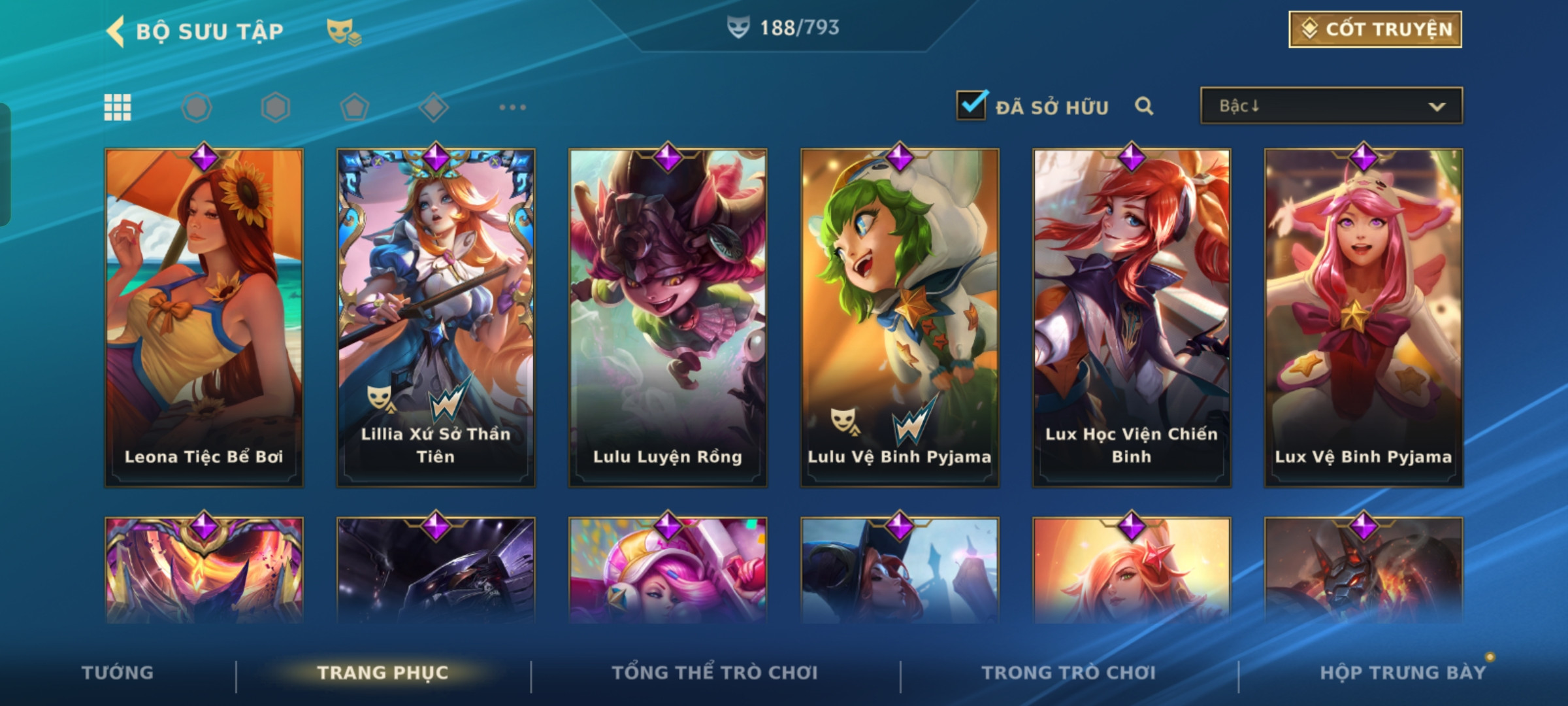Toggle the Đã Sở Hữu checkbox
The image size is (1568, 706).
[971, 106]
